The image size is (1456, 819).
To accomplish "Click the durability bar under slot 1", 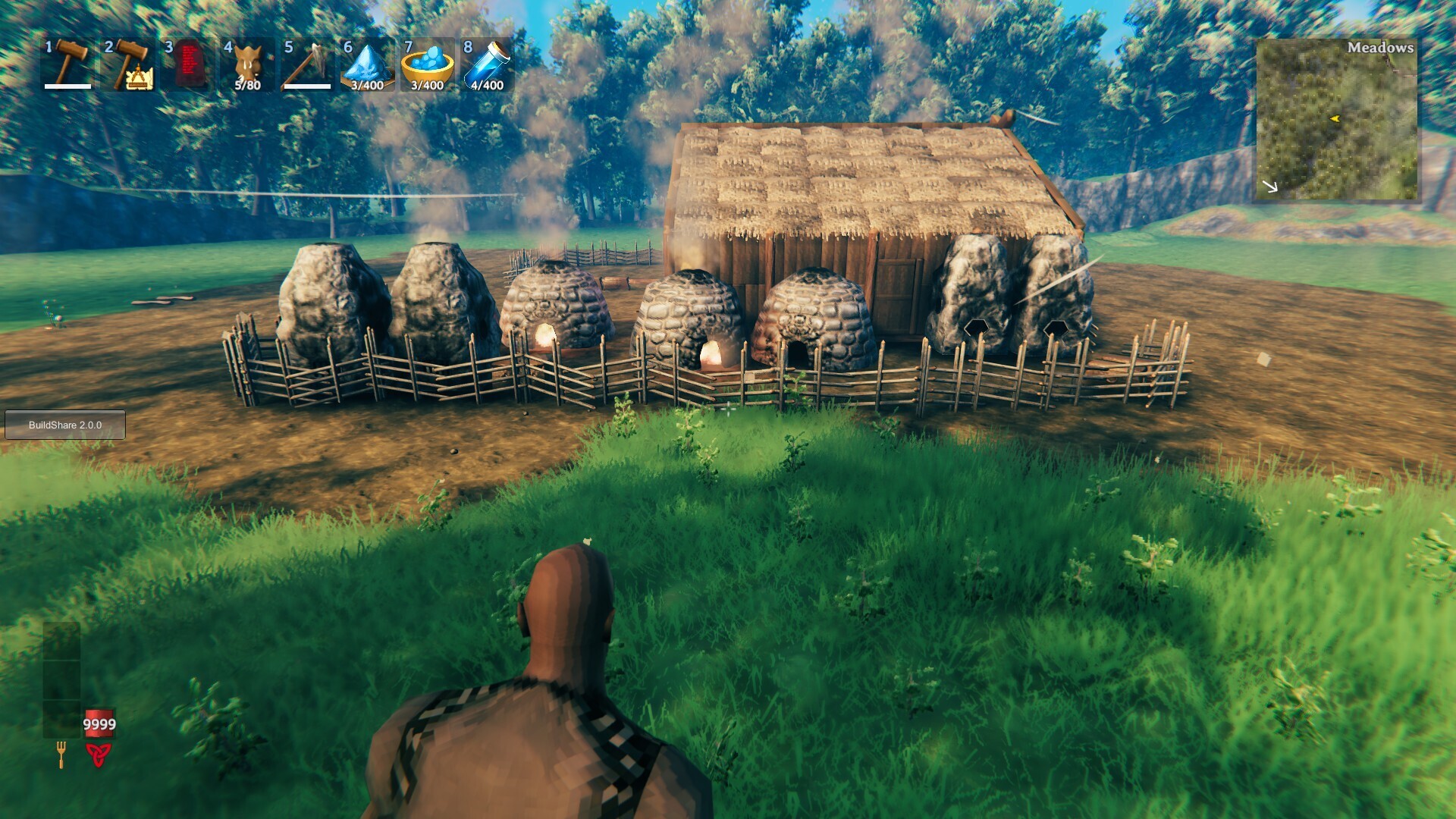I will (67, 86).
